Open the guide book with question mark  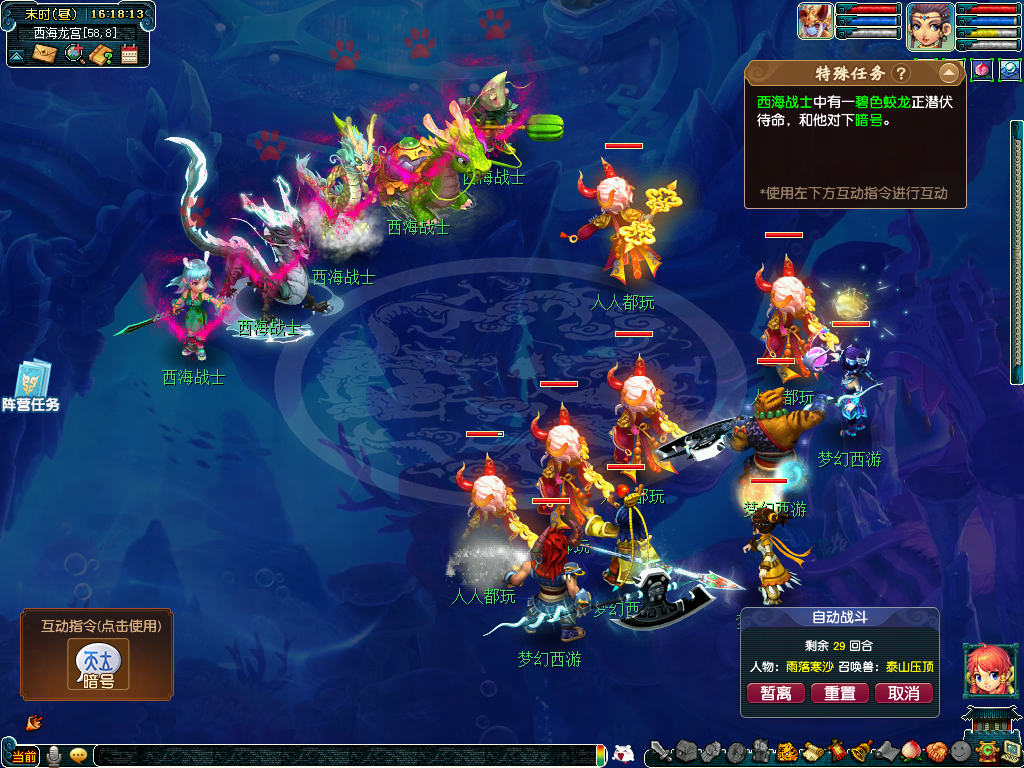(100, 54)
